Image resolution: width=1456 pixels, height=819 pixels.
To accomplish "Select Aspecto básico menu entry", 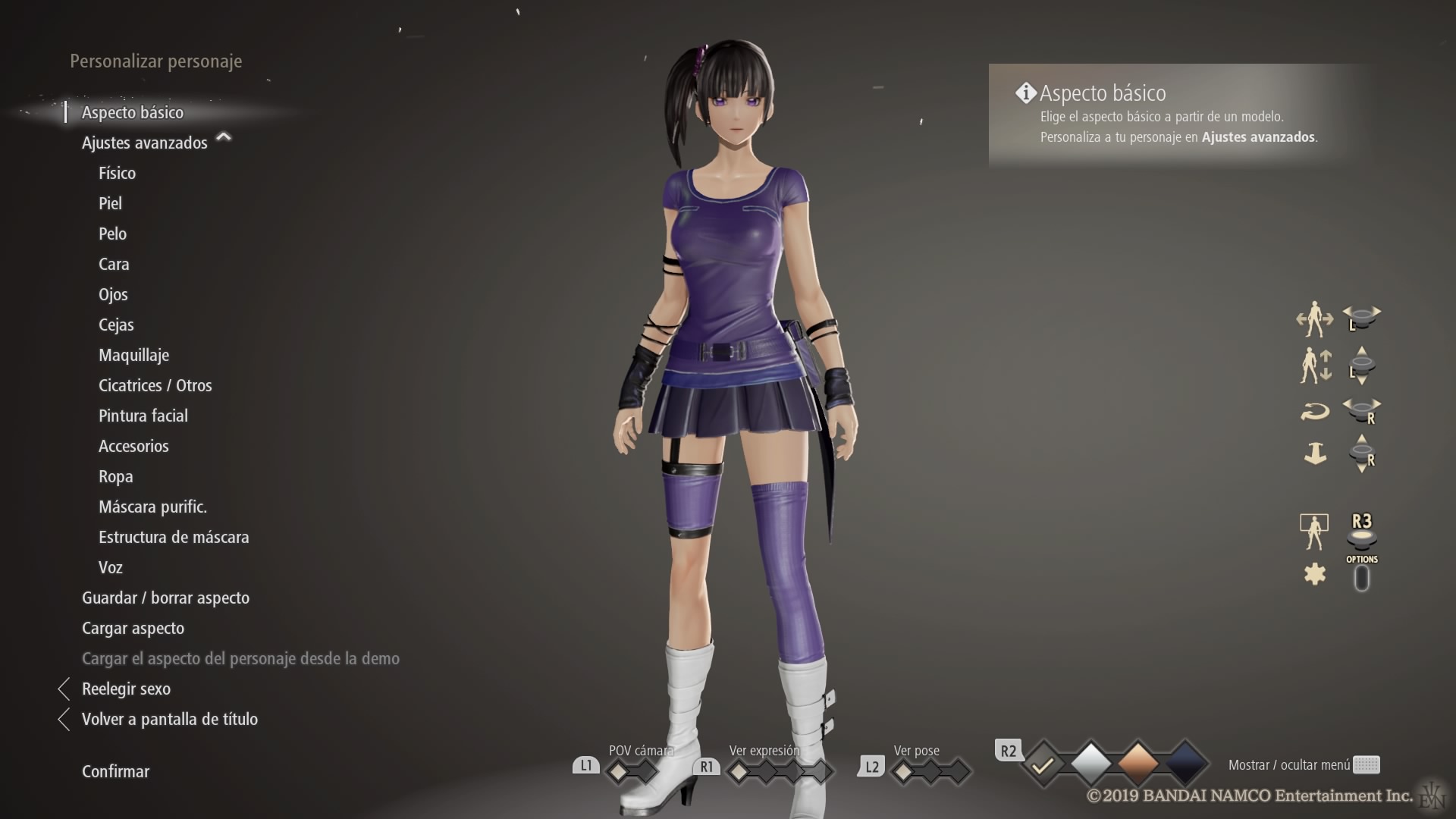I will 133,112.
